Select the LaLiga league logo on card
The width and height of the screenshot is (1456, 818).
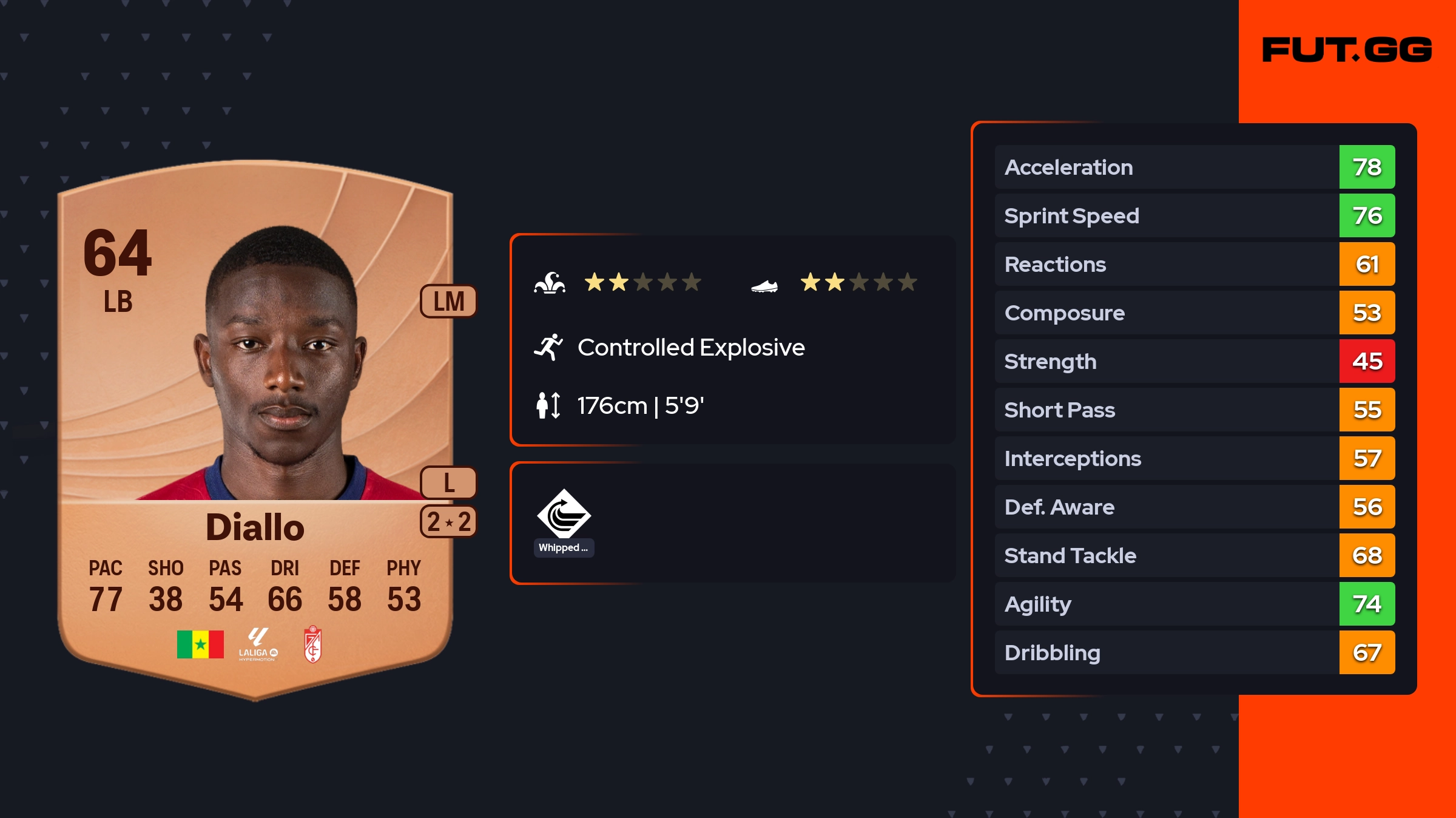258,644
